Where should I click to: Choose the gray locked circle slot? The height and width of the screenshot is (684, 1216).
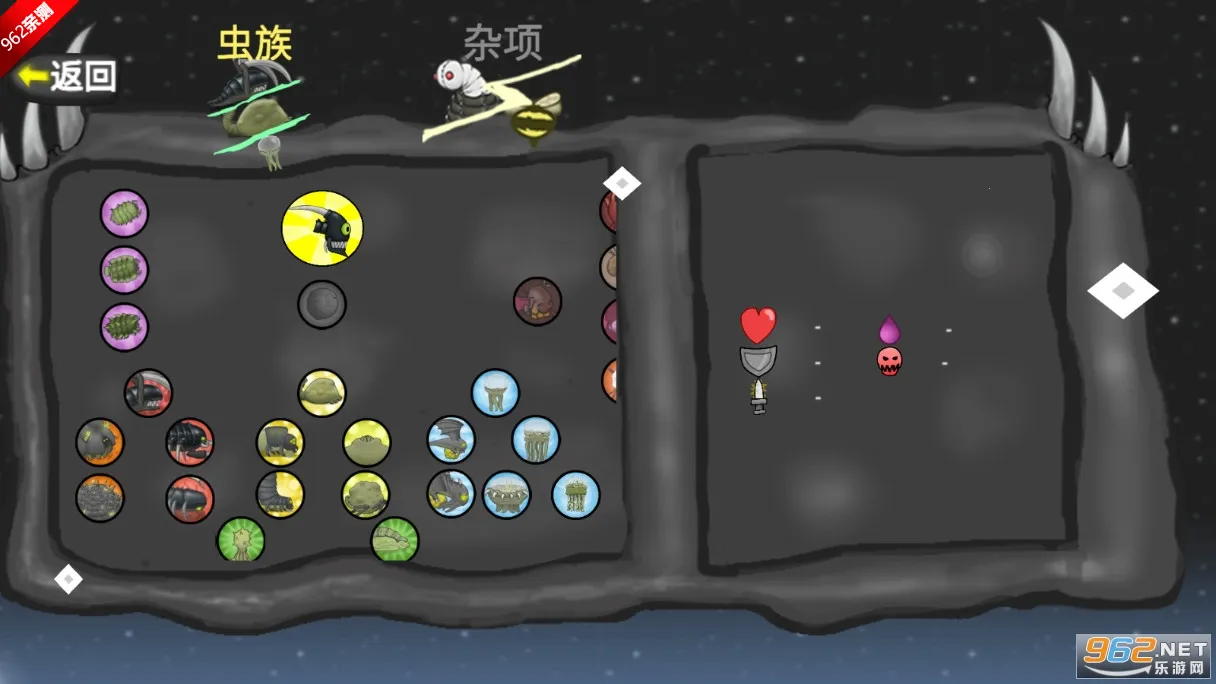[x=322, y=304]
